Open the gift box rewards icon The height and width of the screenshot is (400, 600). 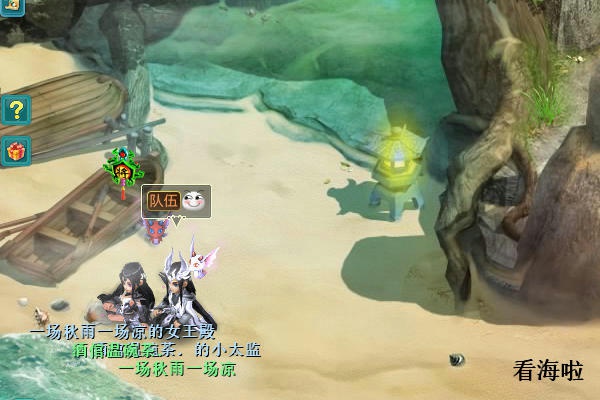click(16, 151)
